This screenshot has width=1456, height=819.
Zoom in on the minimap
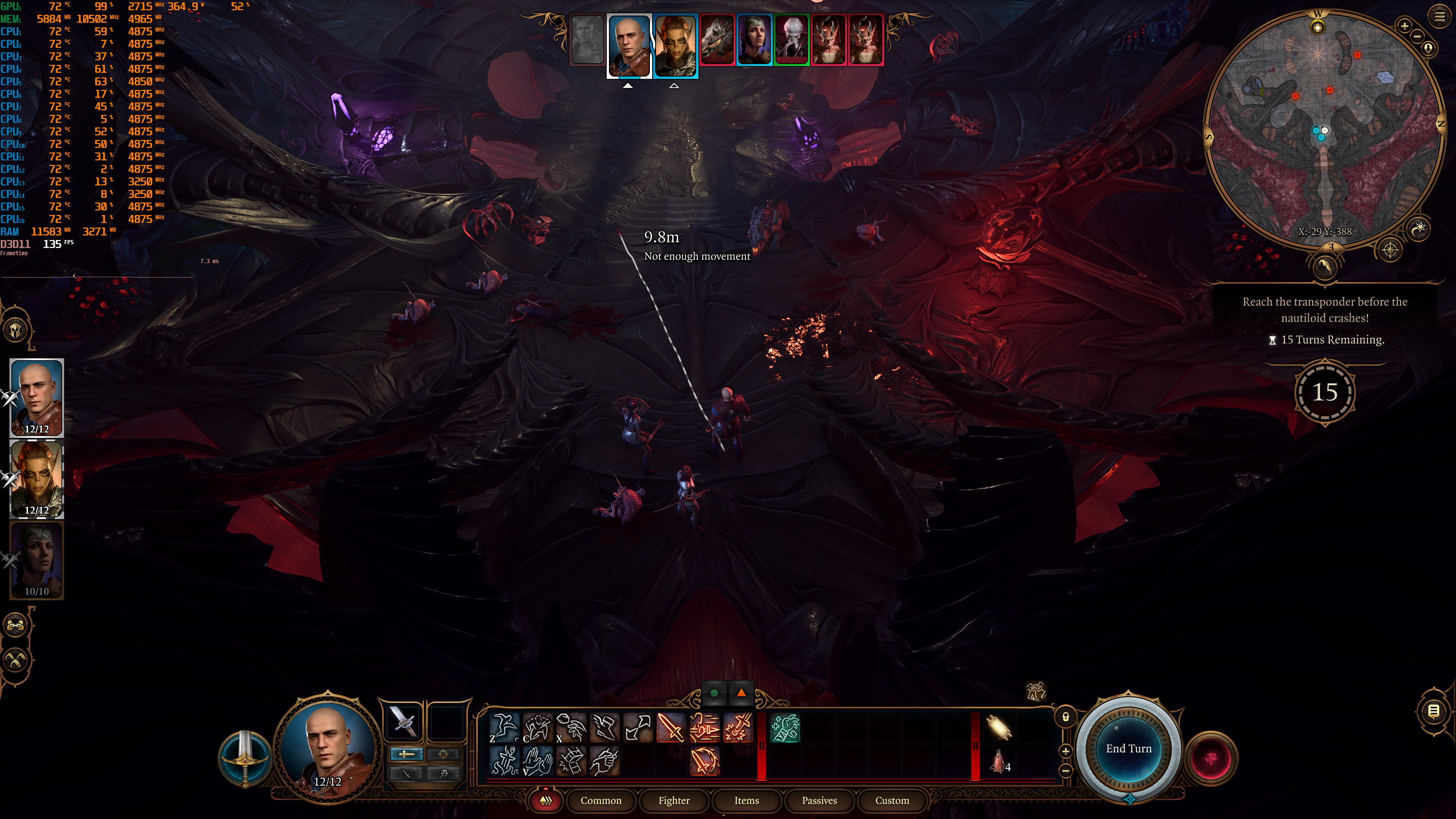click(1404, 25)
